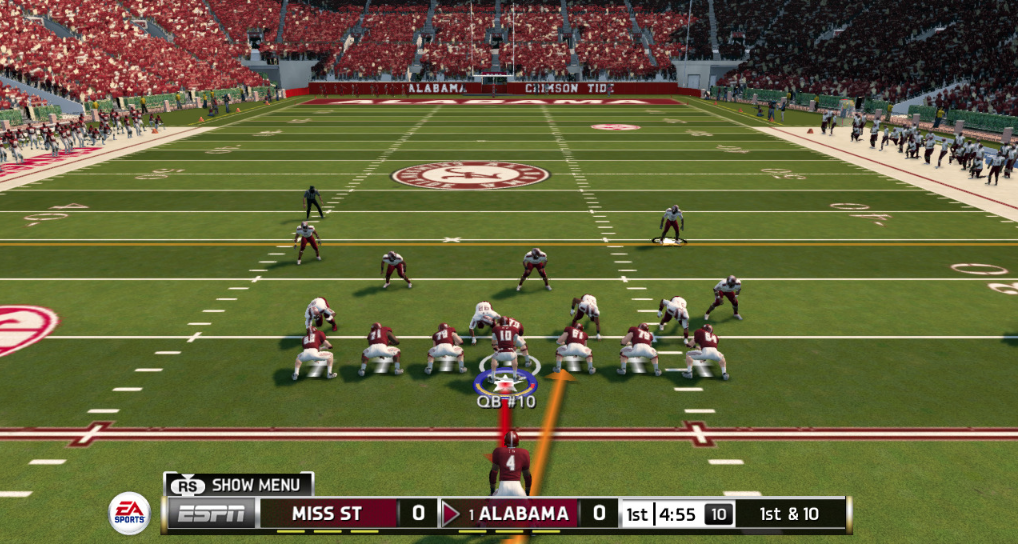Open the Show Menu pre-play panel
Screen dimensions: 1018x544
240,485
